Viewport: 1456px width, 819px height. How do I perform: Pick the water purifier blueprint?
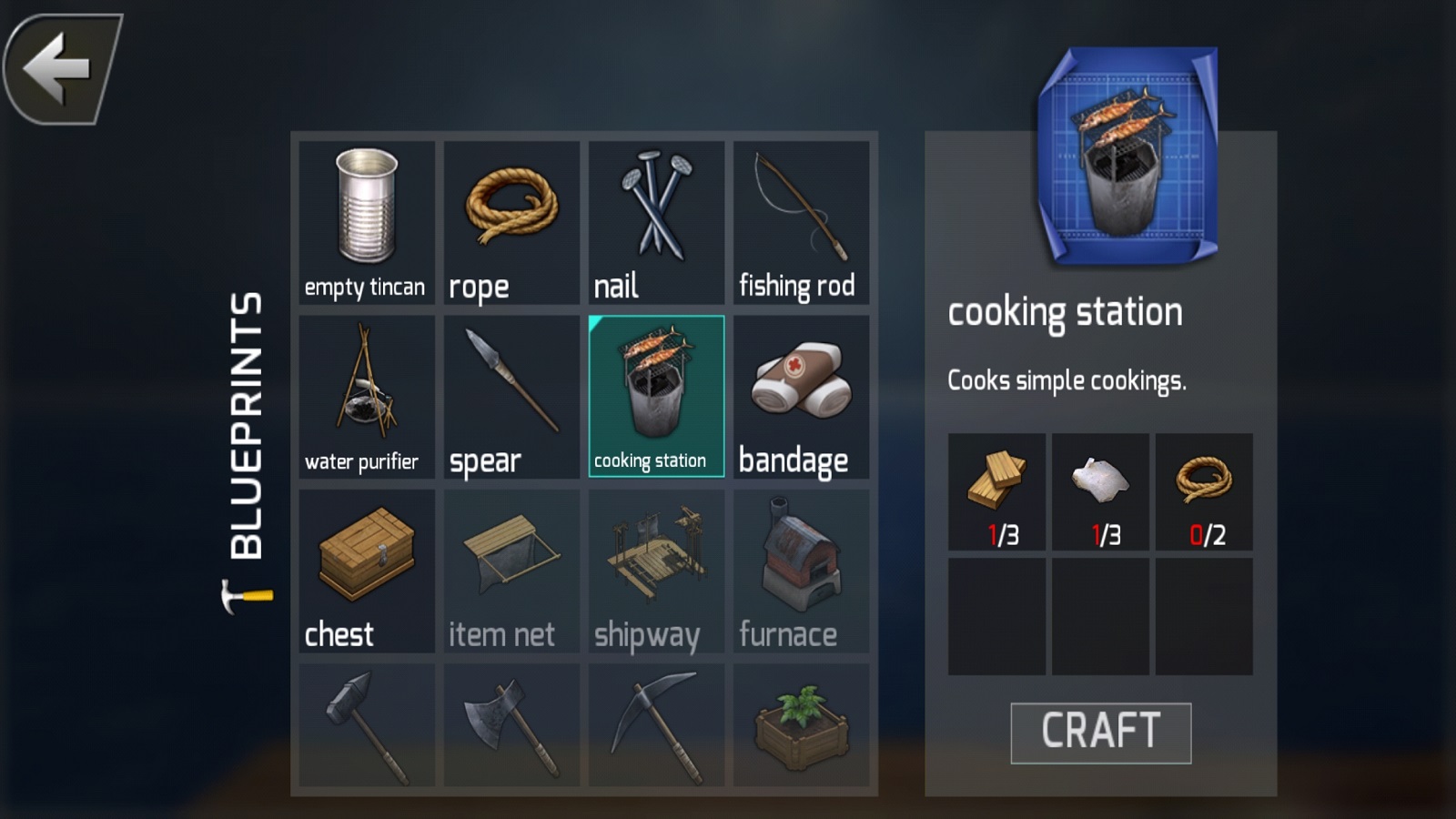tap(367, 397)
